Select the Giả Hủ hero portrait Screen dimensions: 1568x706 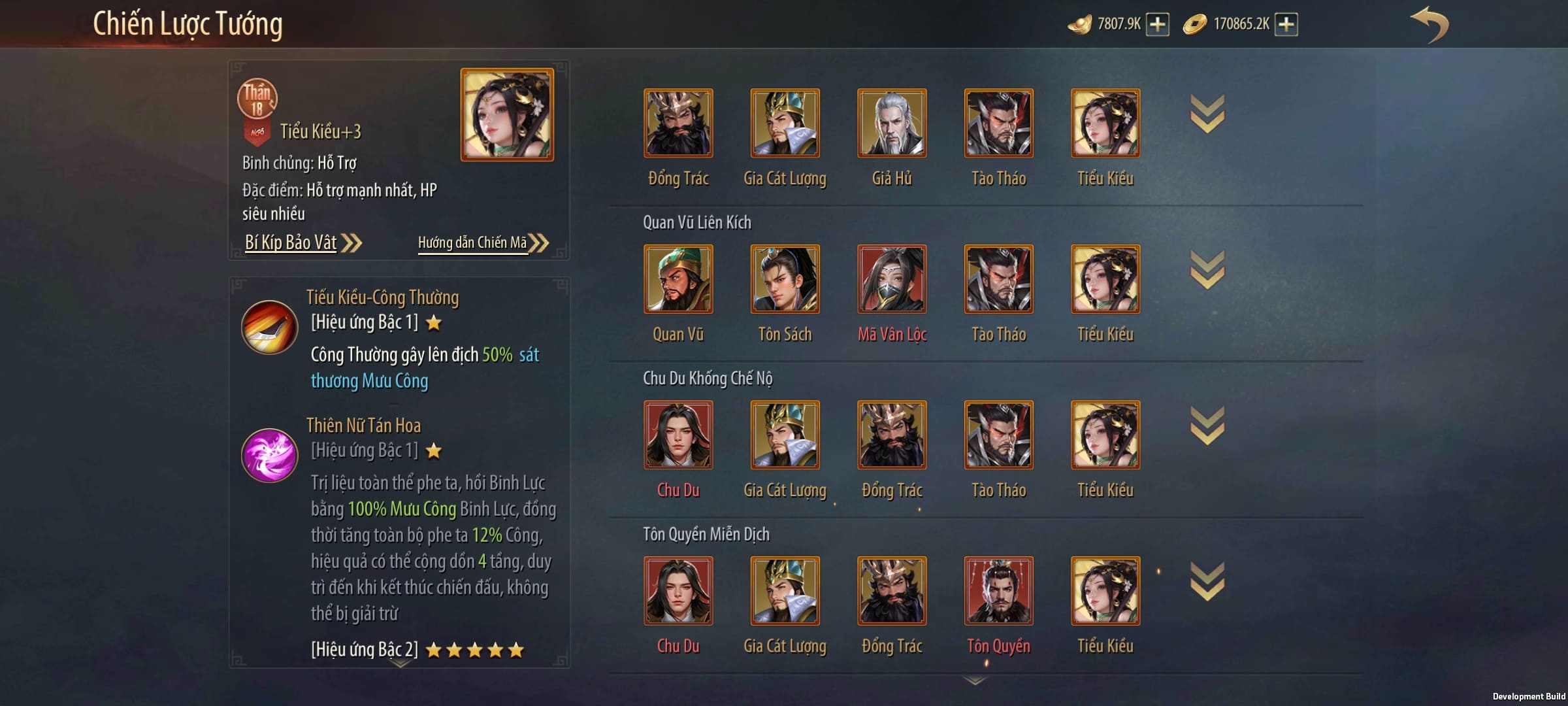(x=892, y=124)
